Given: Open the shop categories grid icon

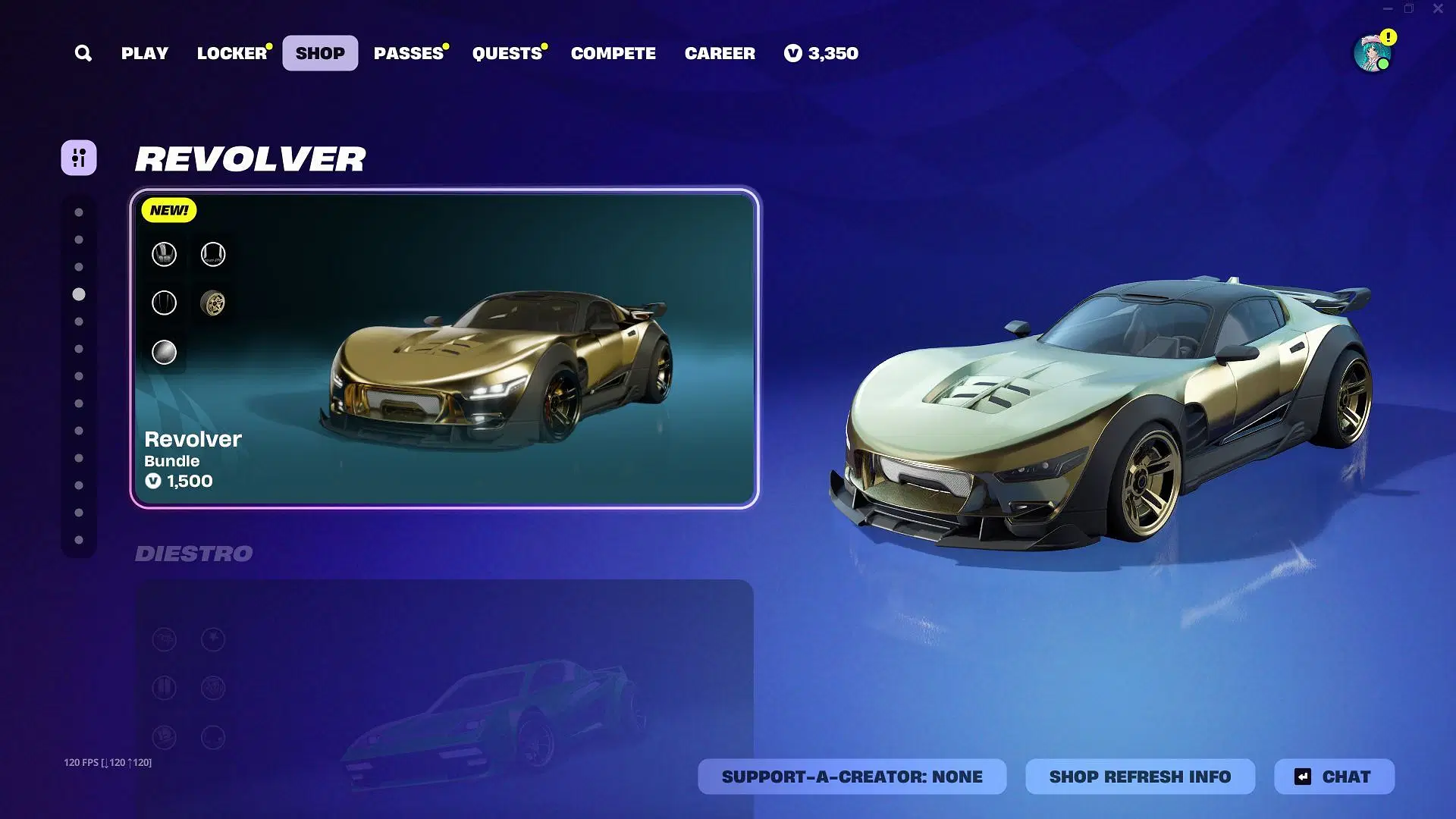Looking at the screenshot, I should [79, 158].
